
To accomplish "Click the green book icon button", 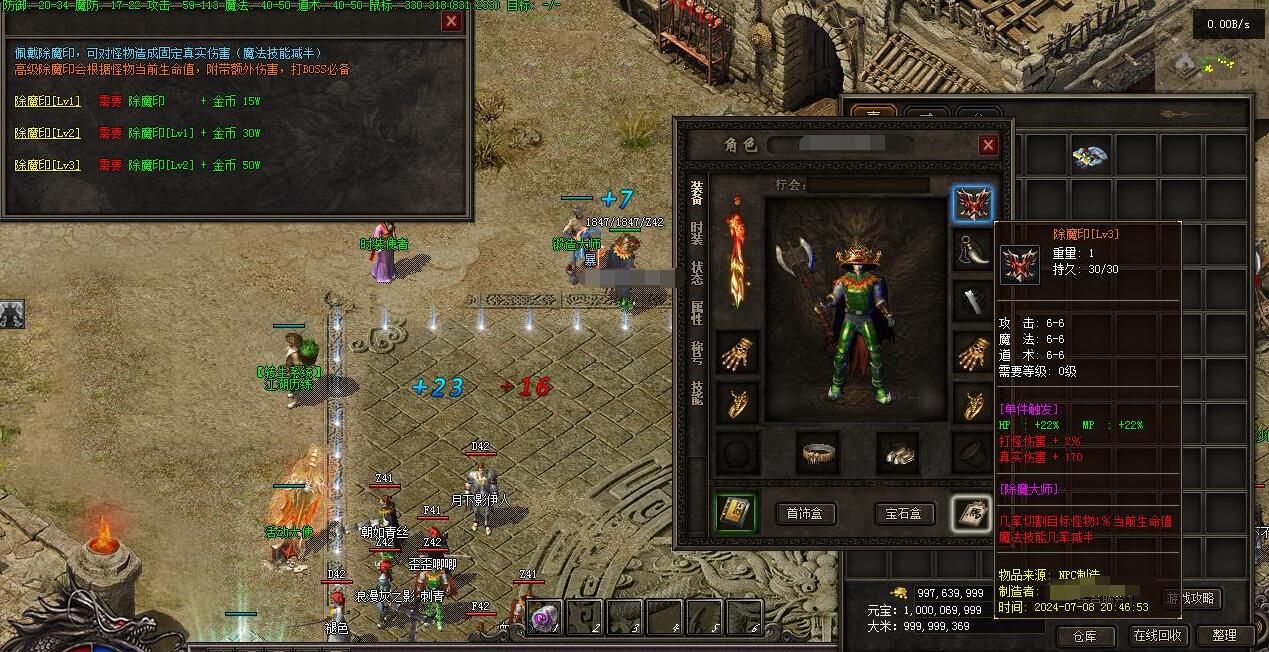I will pos(736,512).
